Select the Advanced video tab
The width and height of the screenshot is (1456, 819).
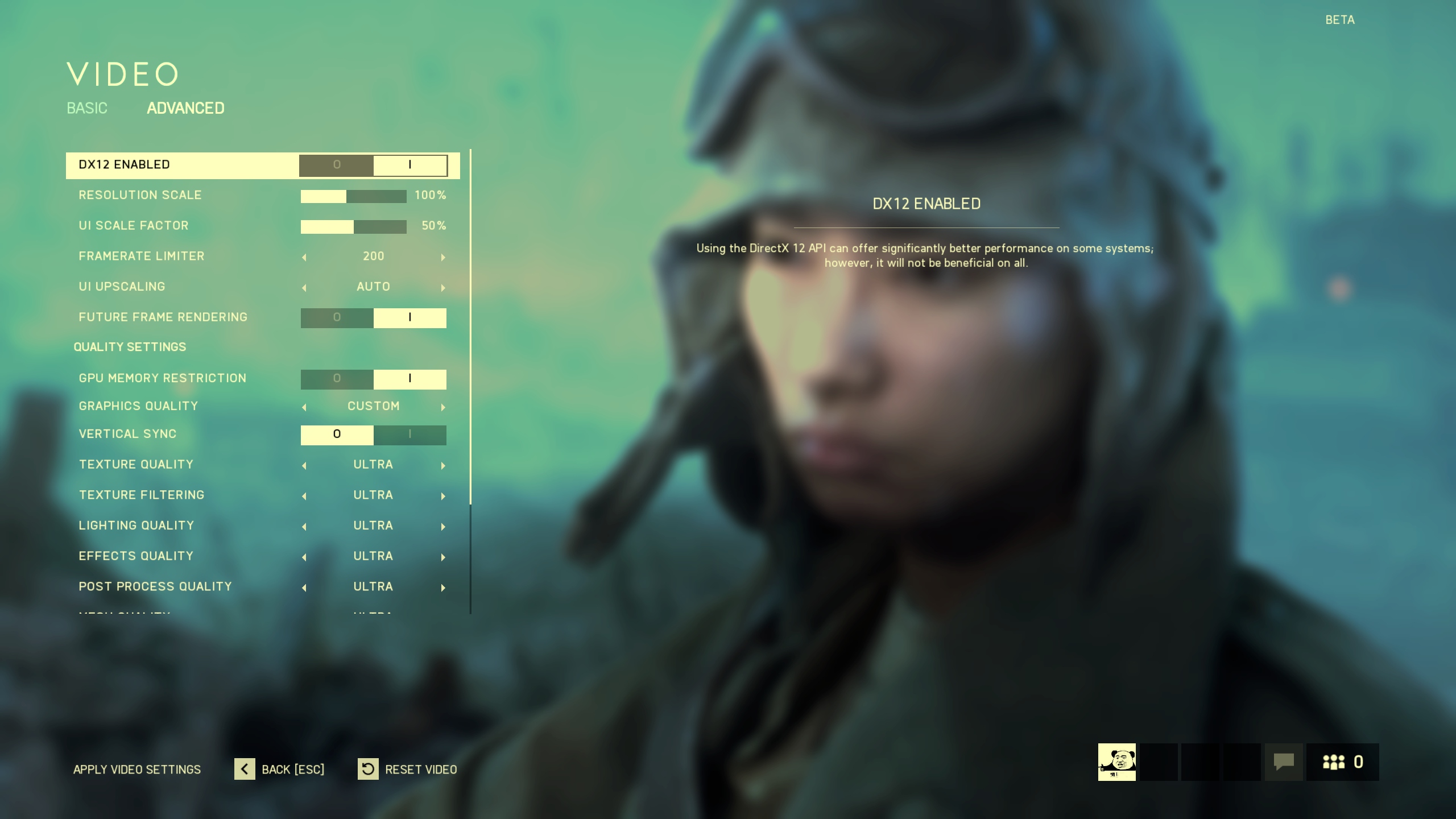click(185, 108)
